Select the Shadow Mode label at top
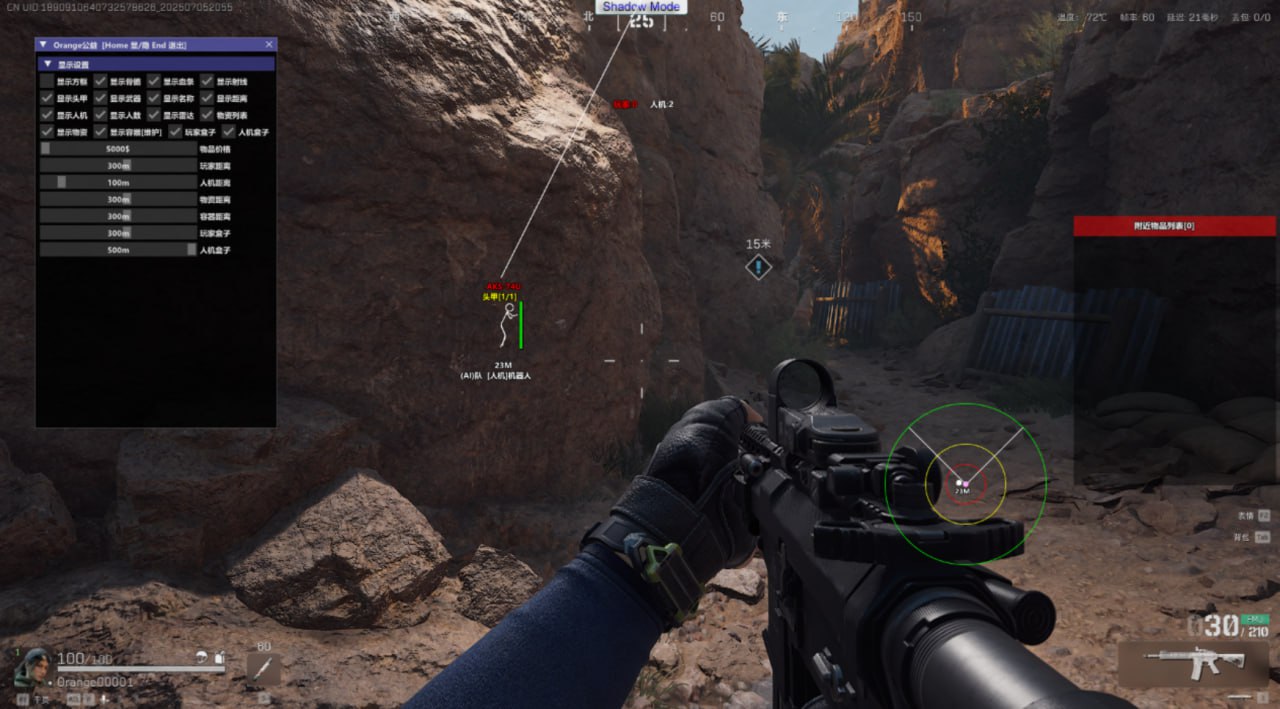Image resolution: width=1280 pixels, height=709 pixels. click(x=640, y=7)
